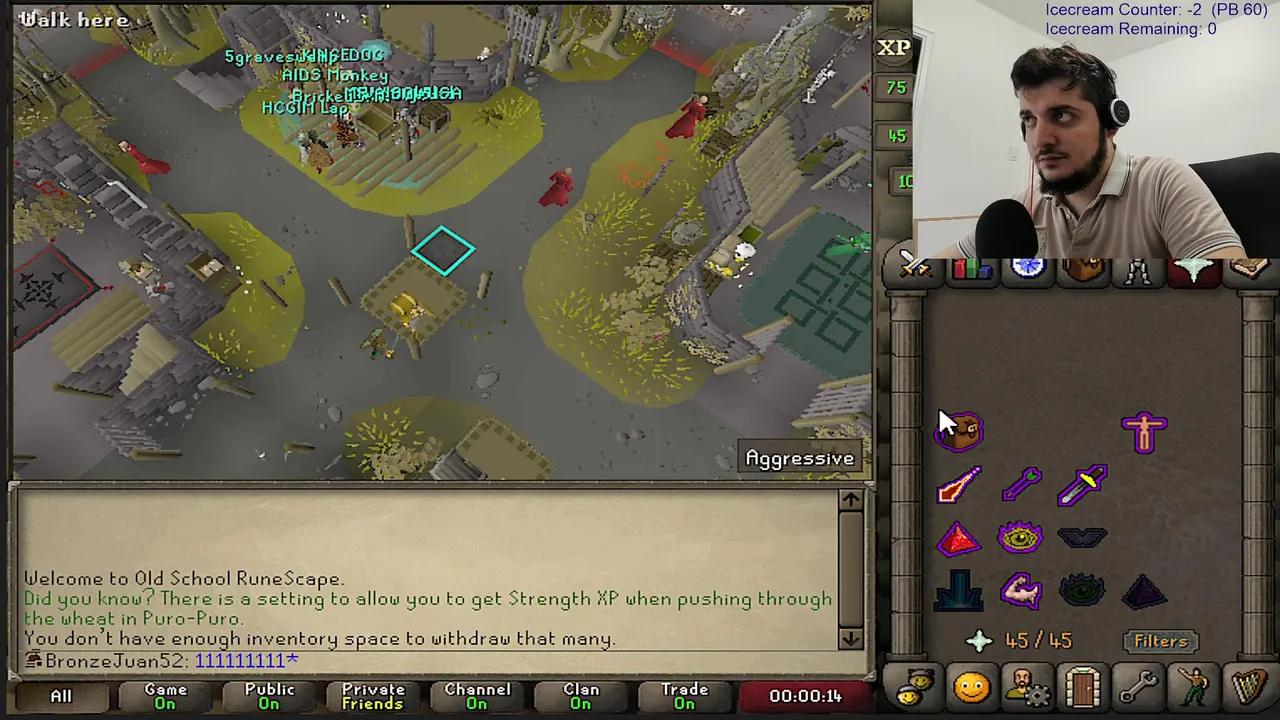Toggle the Ultimate Strength prayer

(x=1020, y=590)
